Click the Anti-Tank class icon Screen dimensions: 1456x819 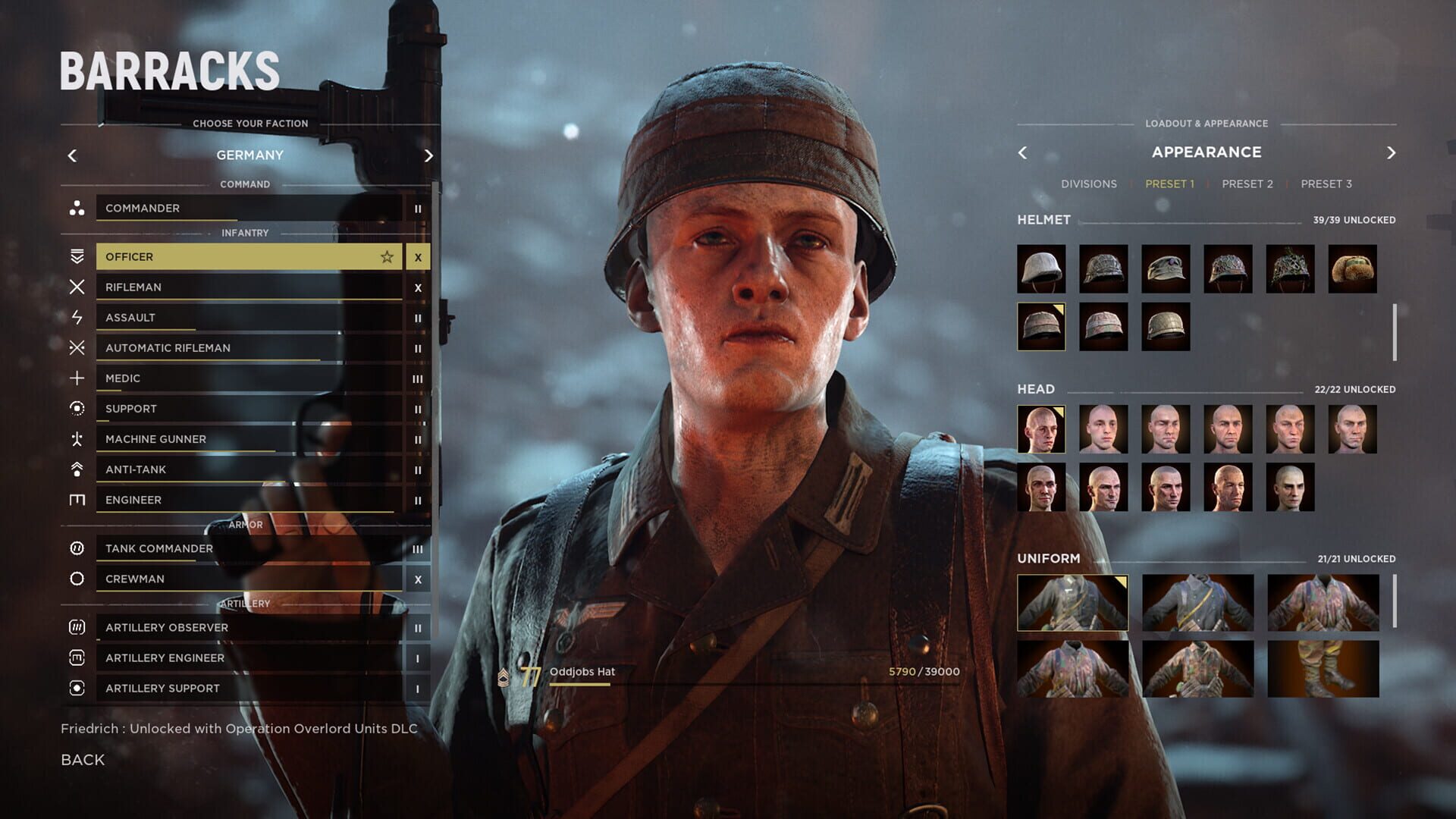click(x=76, y=469)
